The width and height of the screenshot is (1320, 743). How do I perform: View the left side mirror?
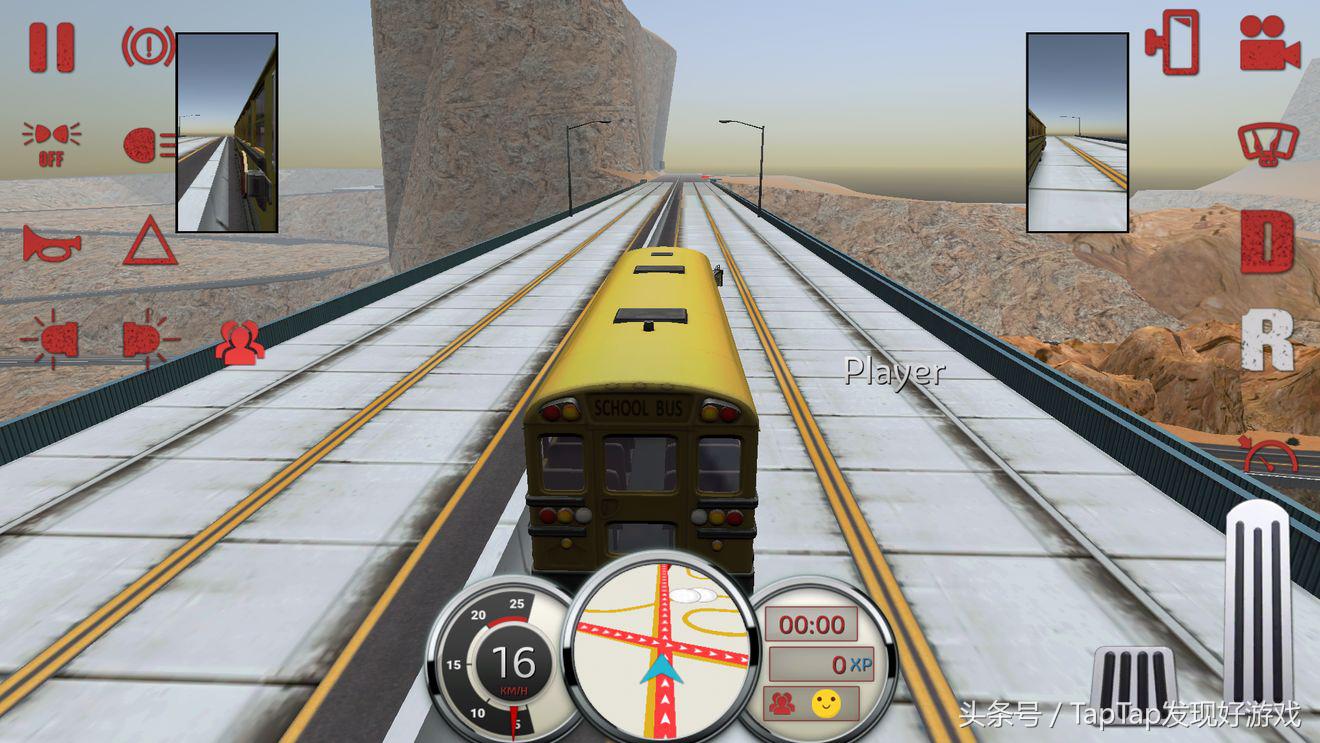point(227,132)
